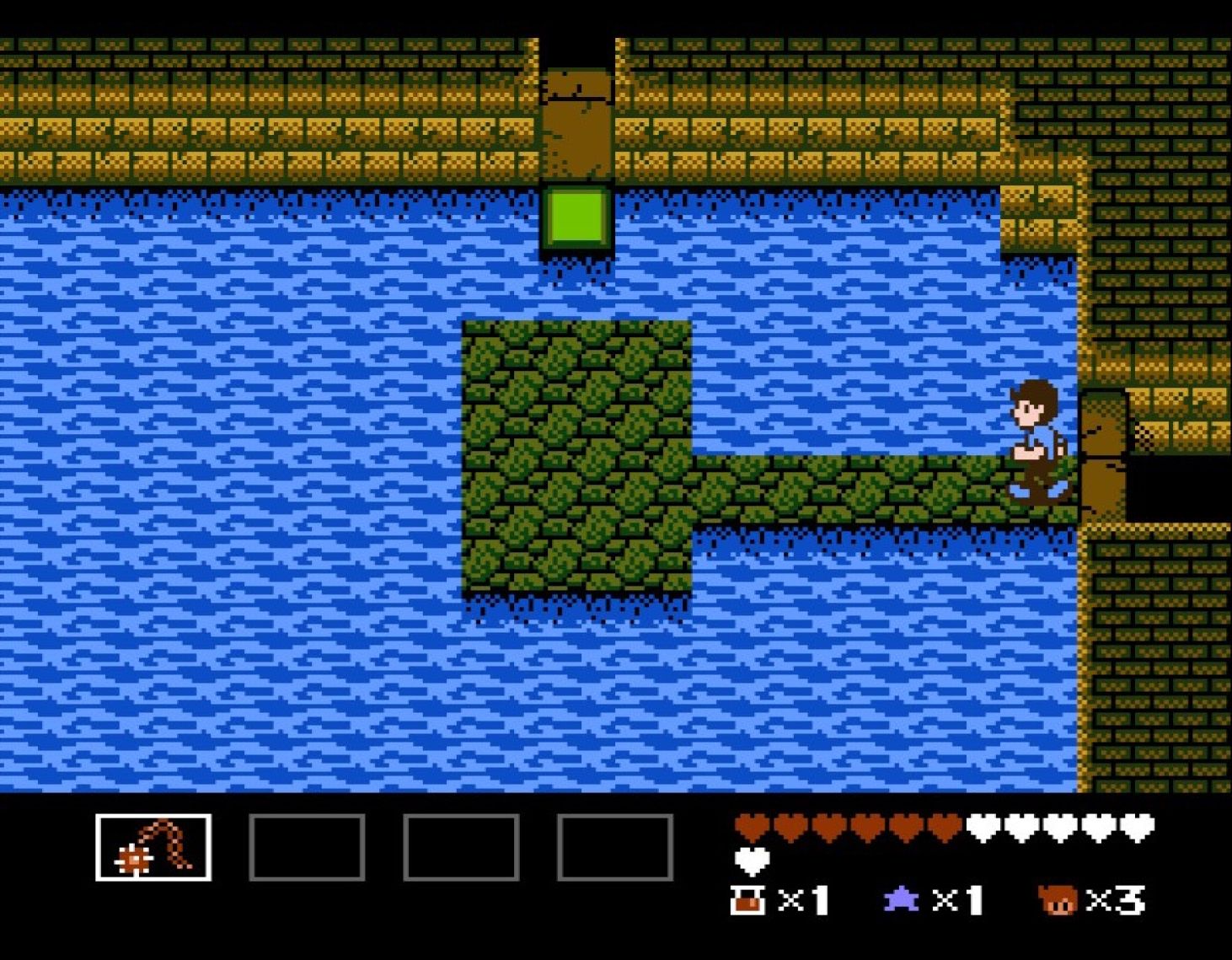Click the last white heart in the top row
The image size is (1232, 960).
1137,828
